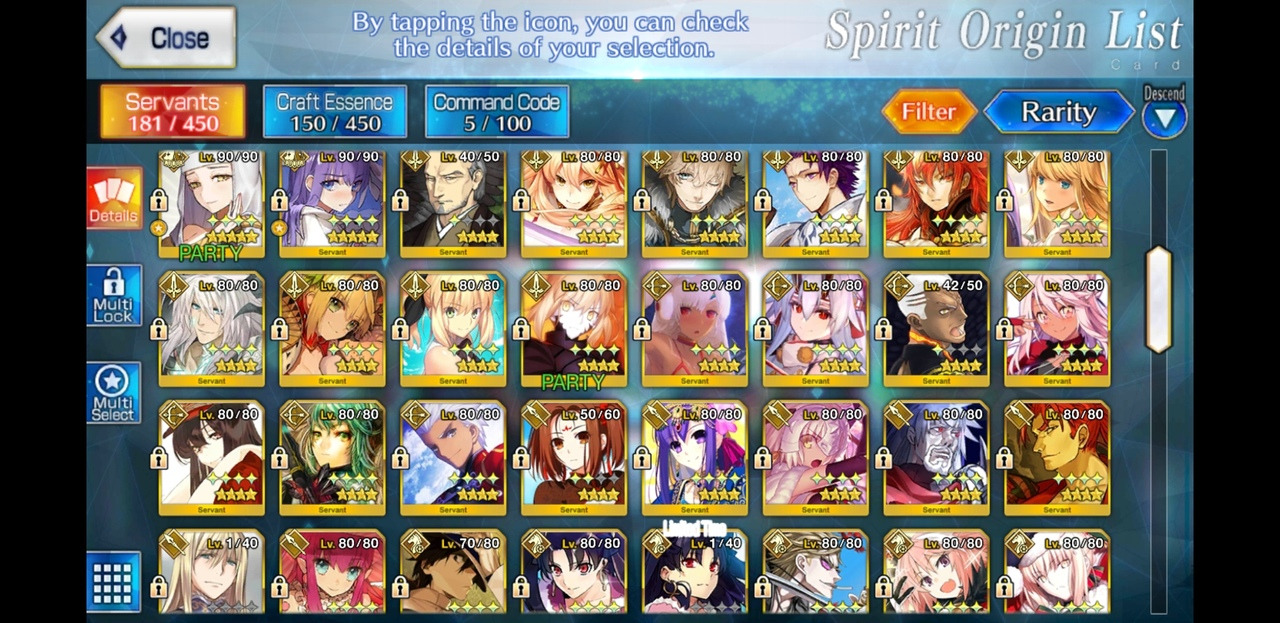Click the red Details button
Viewport: 1280px width, 623px height.
tap(113, 198)
